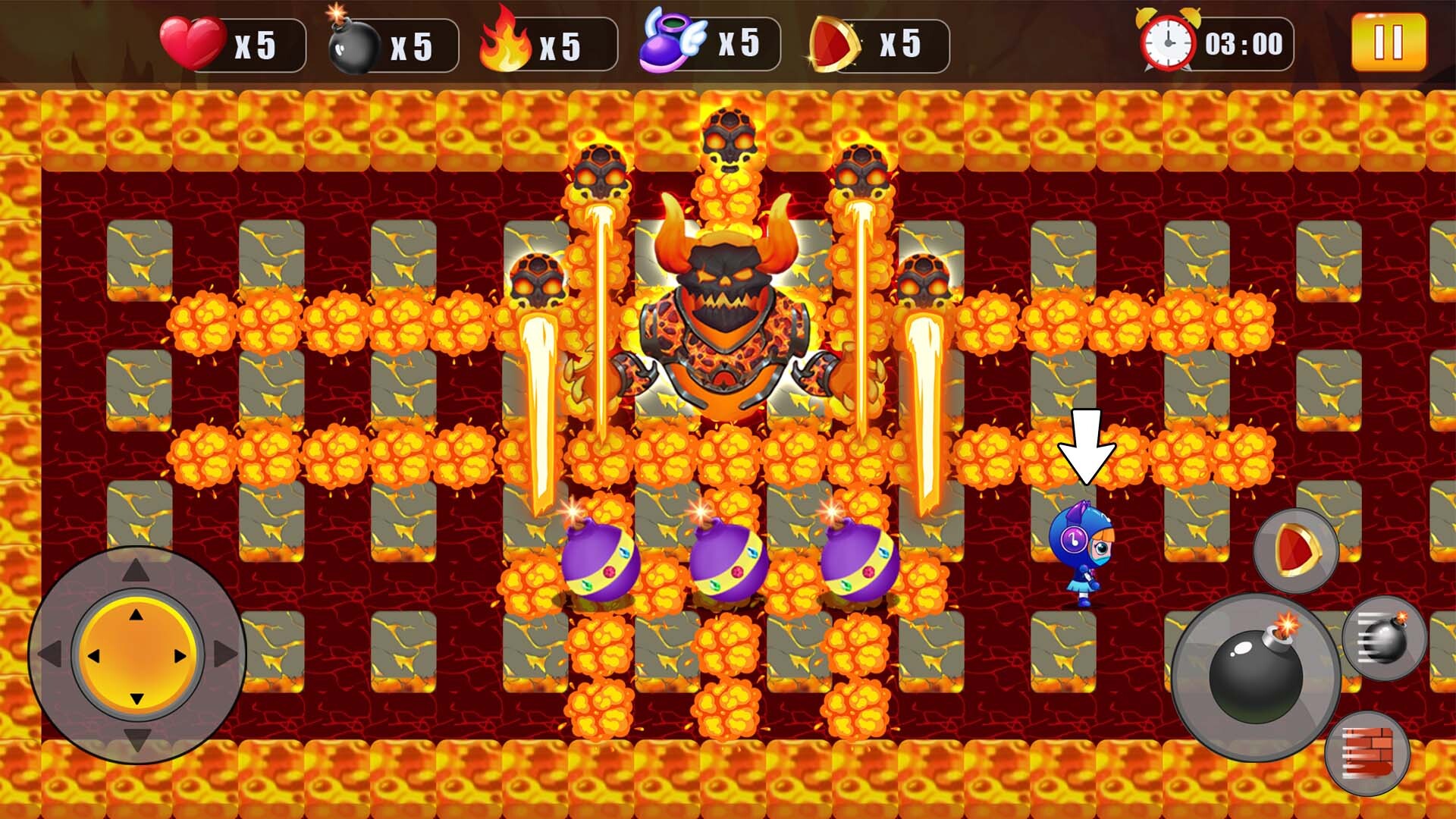The width and height of the screenshot is (1456, 819).
Task: Tap the flame power counter icon
Action: click(x=507, y=42)
